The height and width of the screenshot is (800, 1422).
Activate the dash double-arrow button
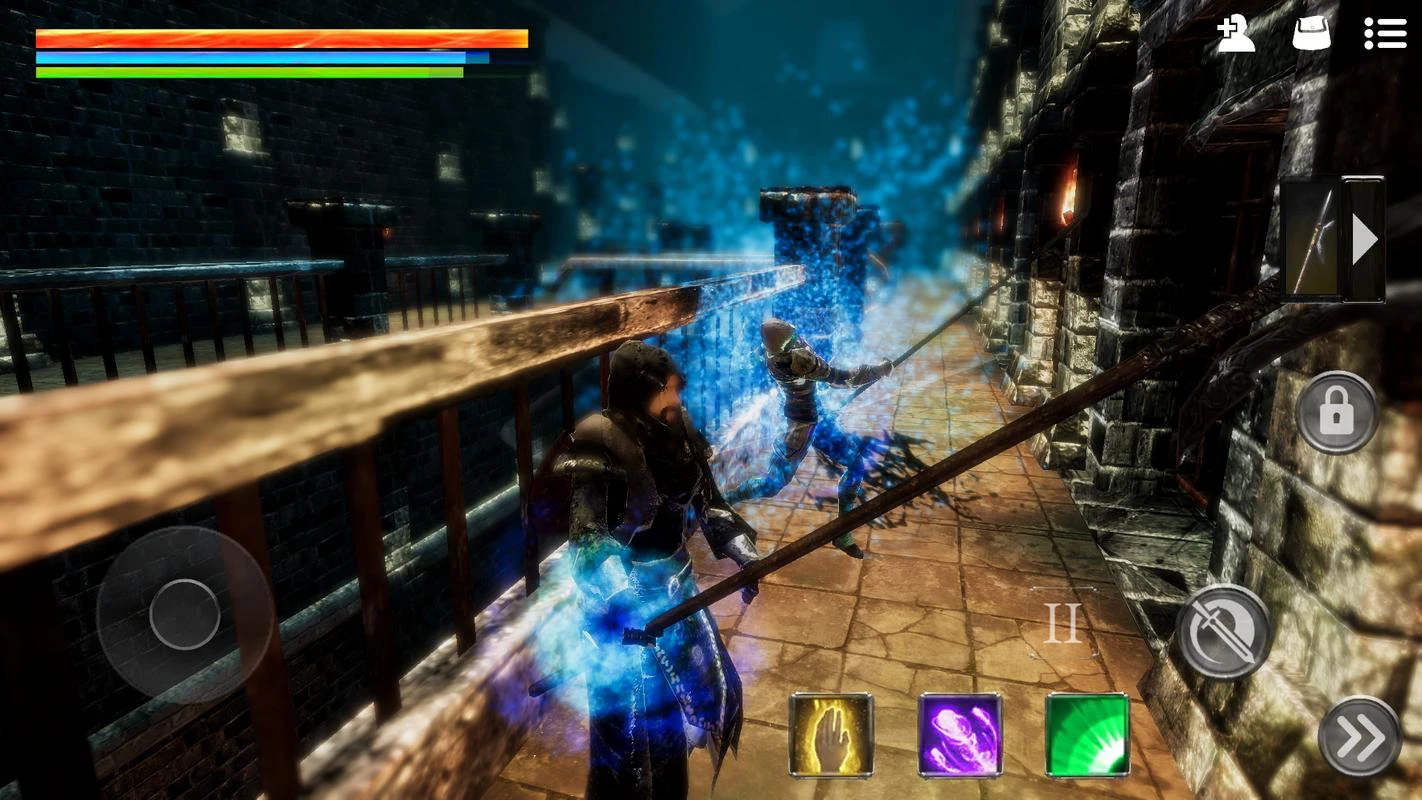[1359, 737]
